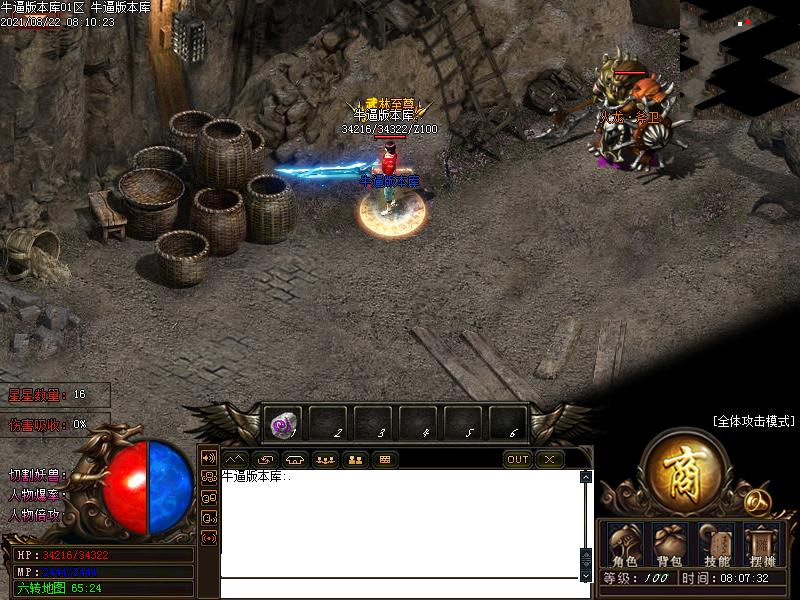Click the minimap in the top-right corner
The image size is (800, 600).
click(740, 55)
